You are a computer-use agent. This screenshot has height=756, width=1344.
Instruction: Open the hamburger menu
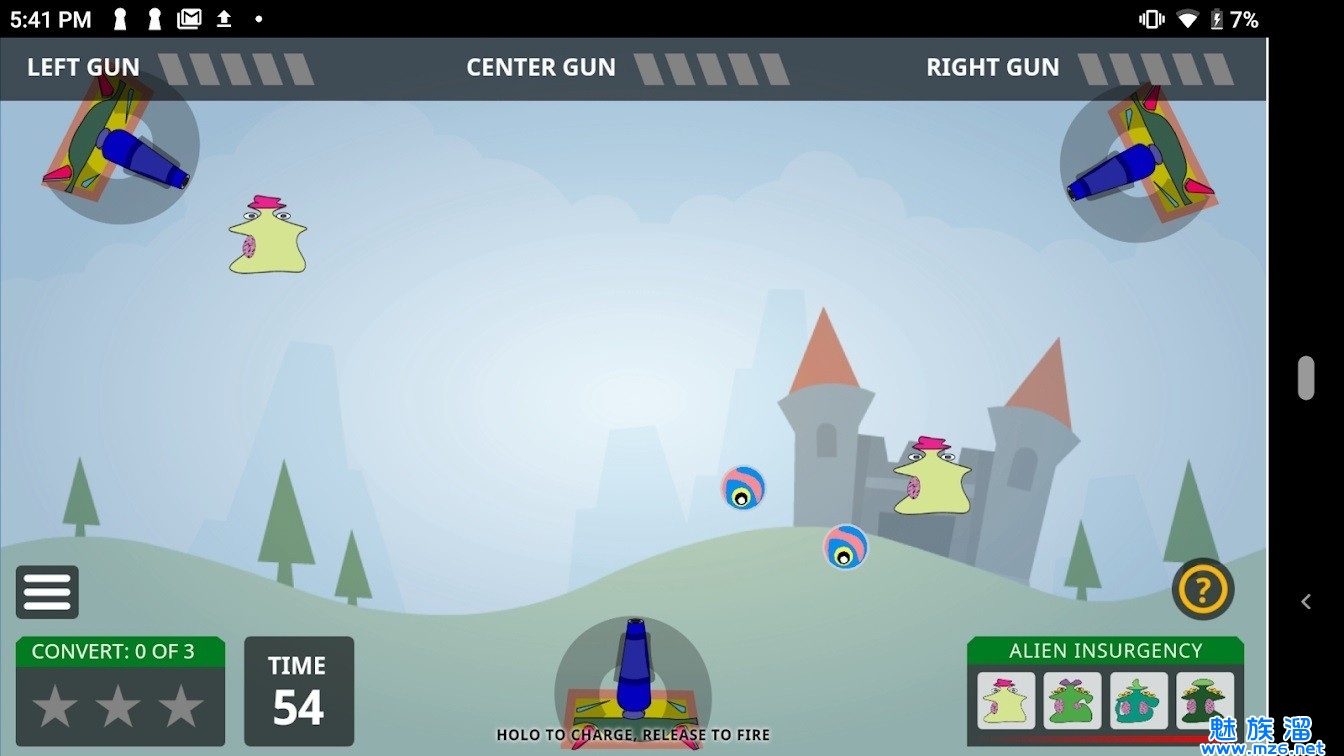[x=47, y=592]
